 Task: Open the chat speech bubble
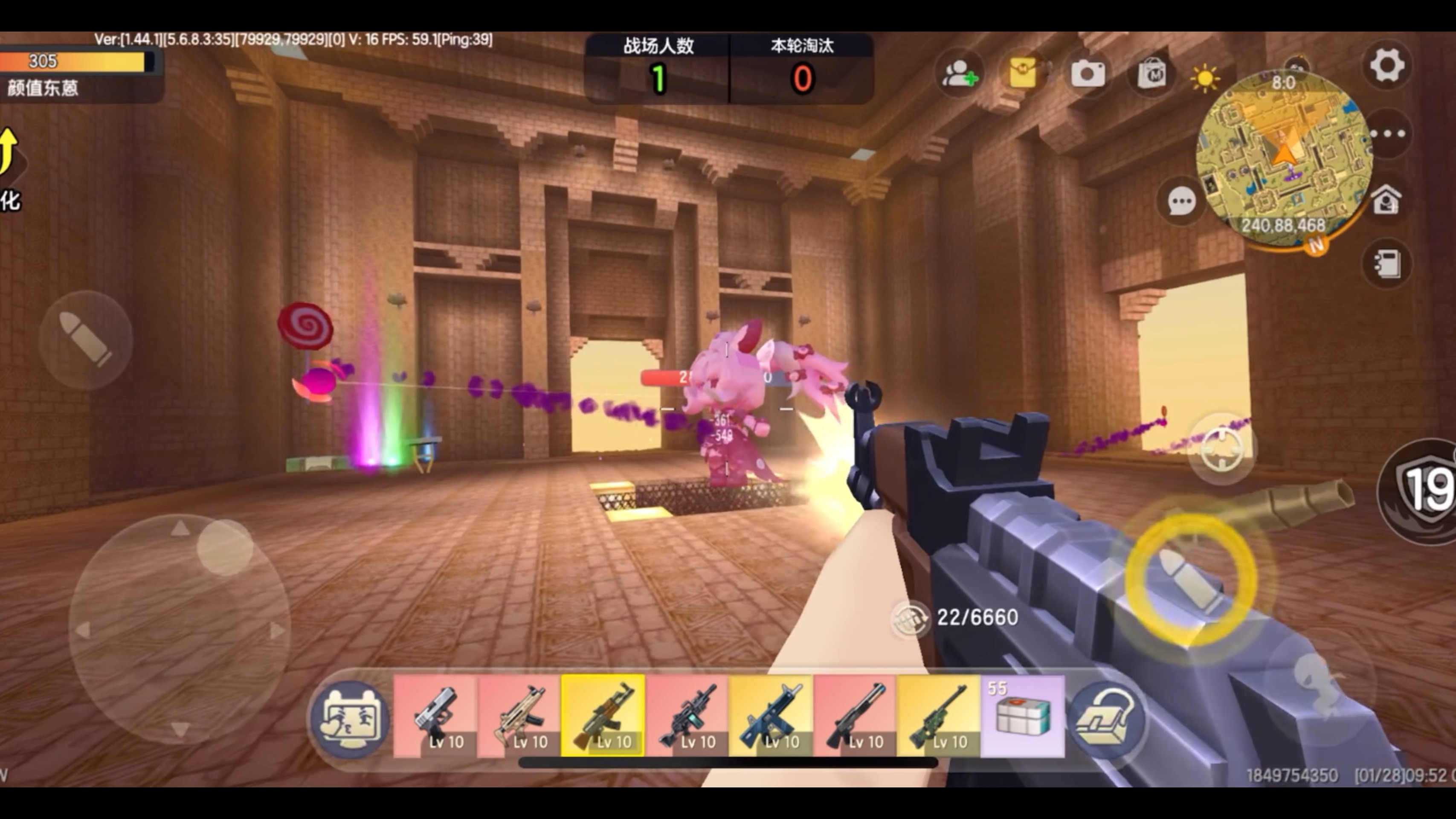[x=1181, y=201]
